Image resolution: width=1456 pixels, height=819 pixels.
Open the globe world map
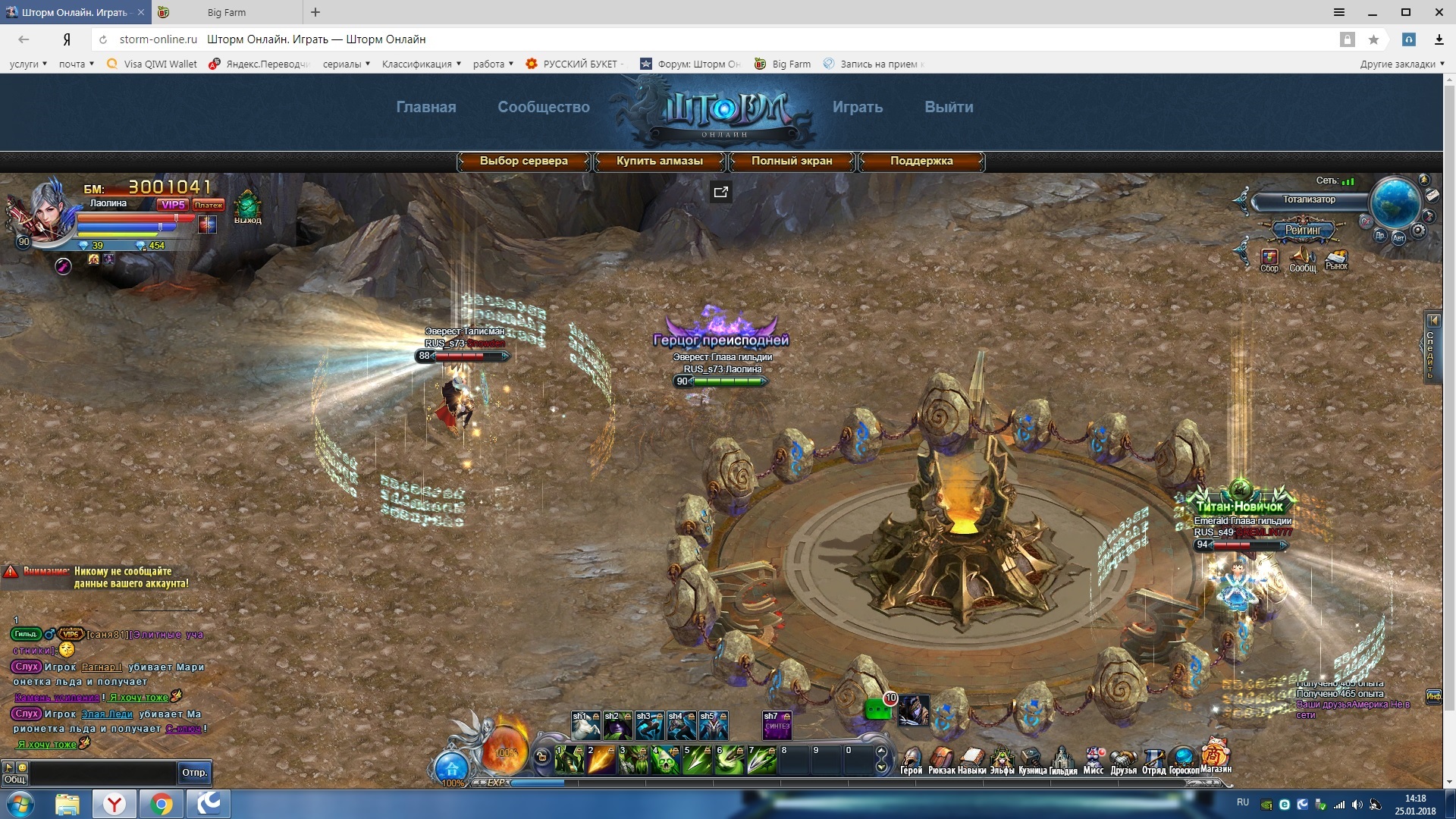click(1395, 202)
